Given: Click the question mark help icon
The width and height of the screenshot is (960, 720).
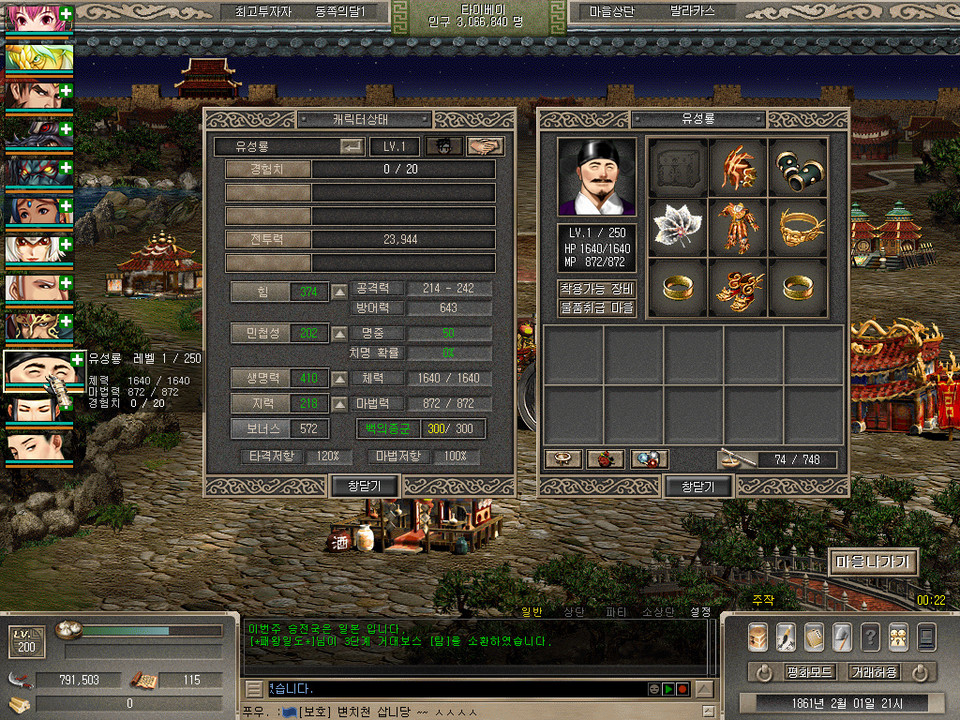Looking at the screenshot, I should (x=870, y=636).
